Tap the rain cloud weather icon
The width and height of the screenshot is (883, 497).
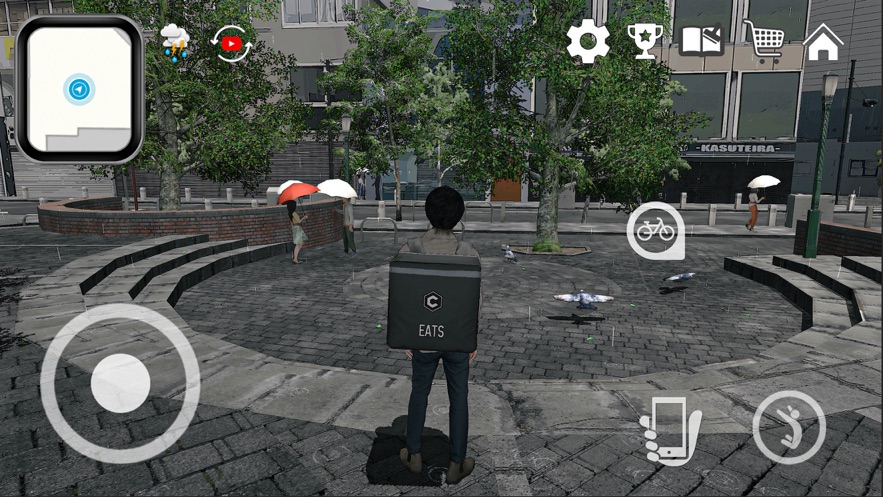(175, 43)
